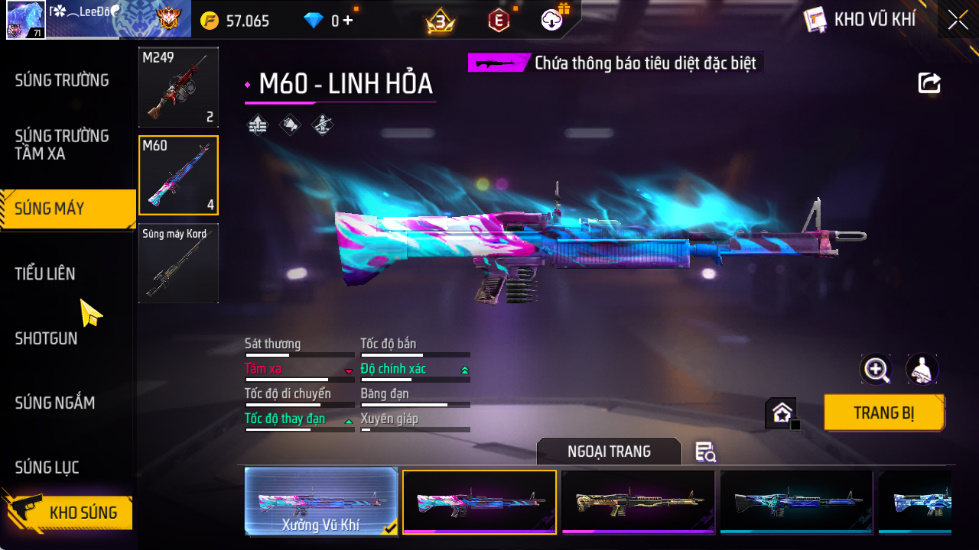The width and height of the screenshot is (979, 550).
Task: Share the M60 Linh Hỏa skin
Action: coord(929,83)
